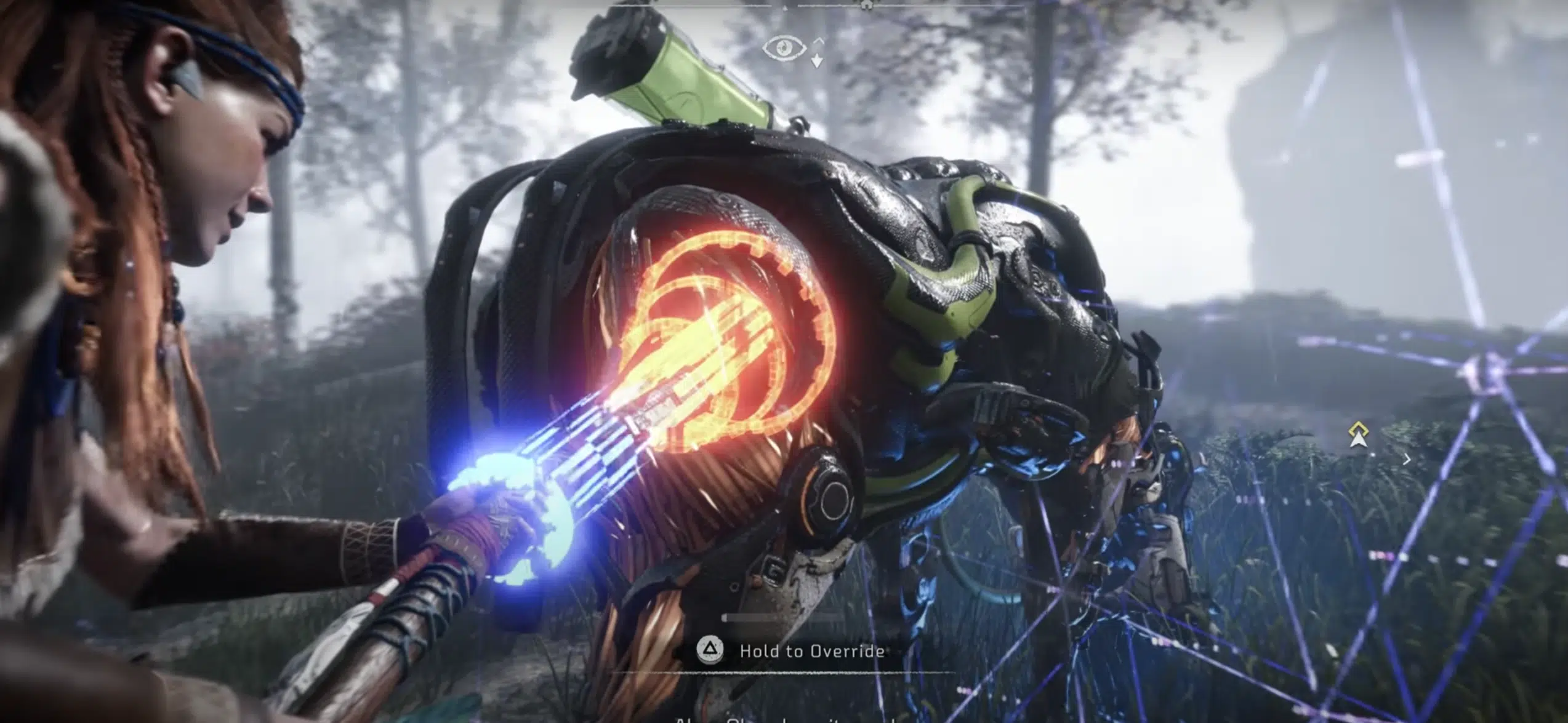
Task: Select the Triangle button prompt icon
Action: click(x=710, y=650)
